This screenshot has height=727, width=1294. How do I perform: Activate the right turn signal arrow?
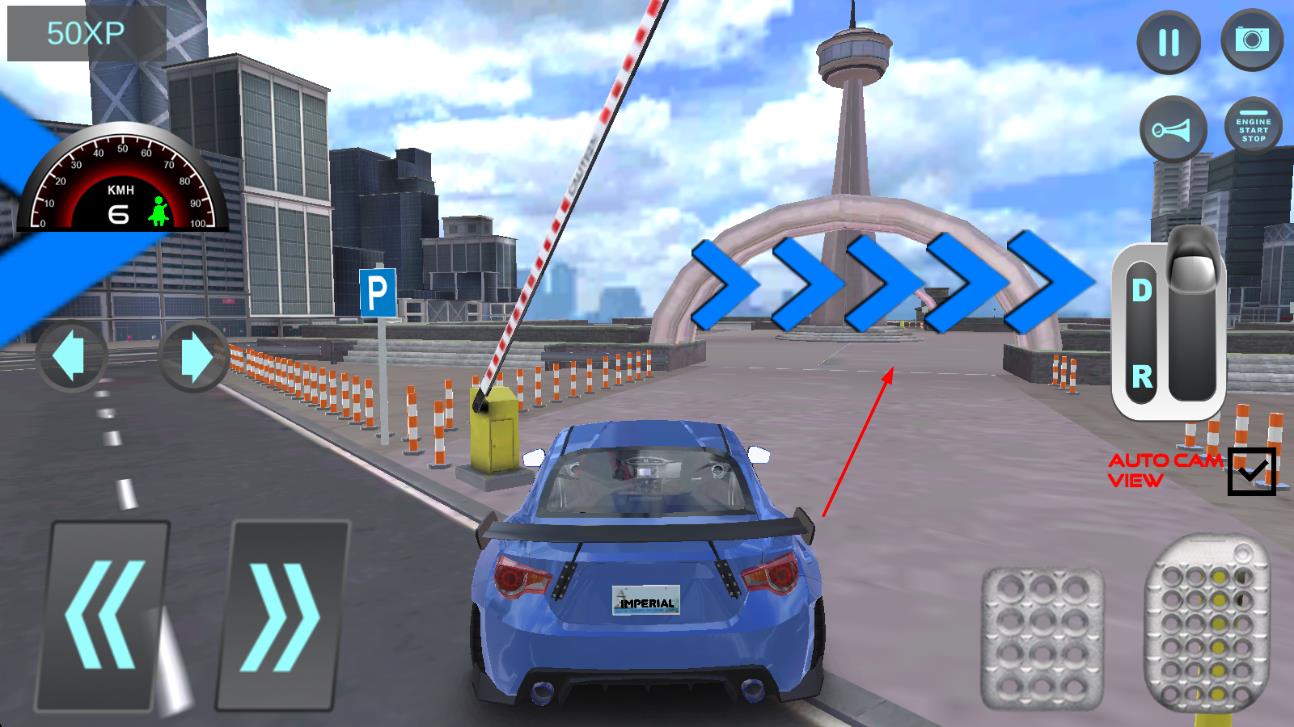[x=192, y=357]
